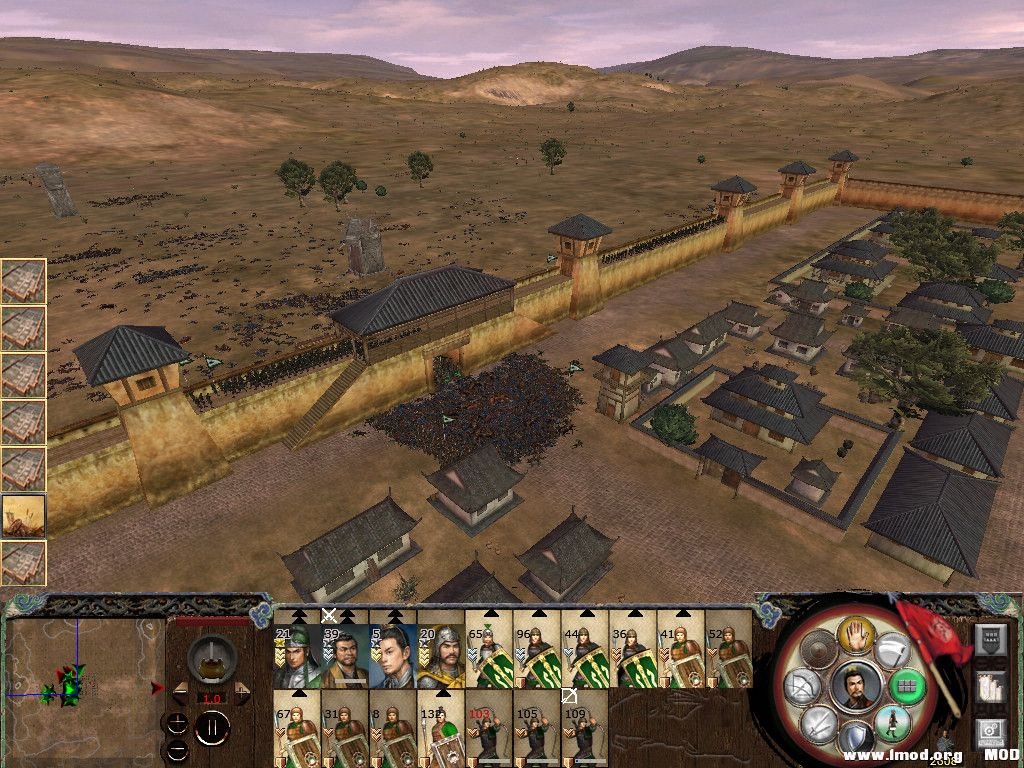Decrease the battle game speed

point(180,692)
